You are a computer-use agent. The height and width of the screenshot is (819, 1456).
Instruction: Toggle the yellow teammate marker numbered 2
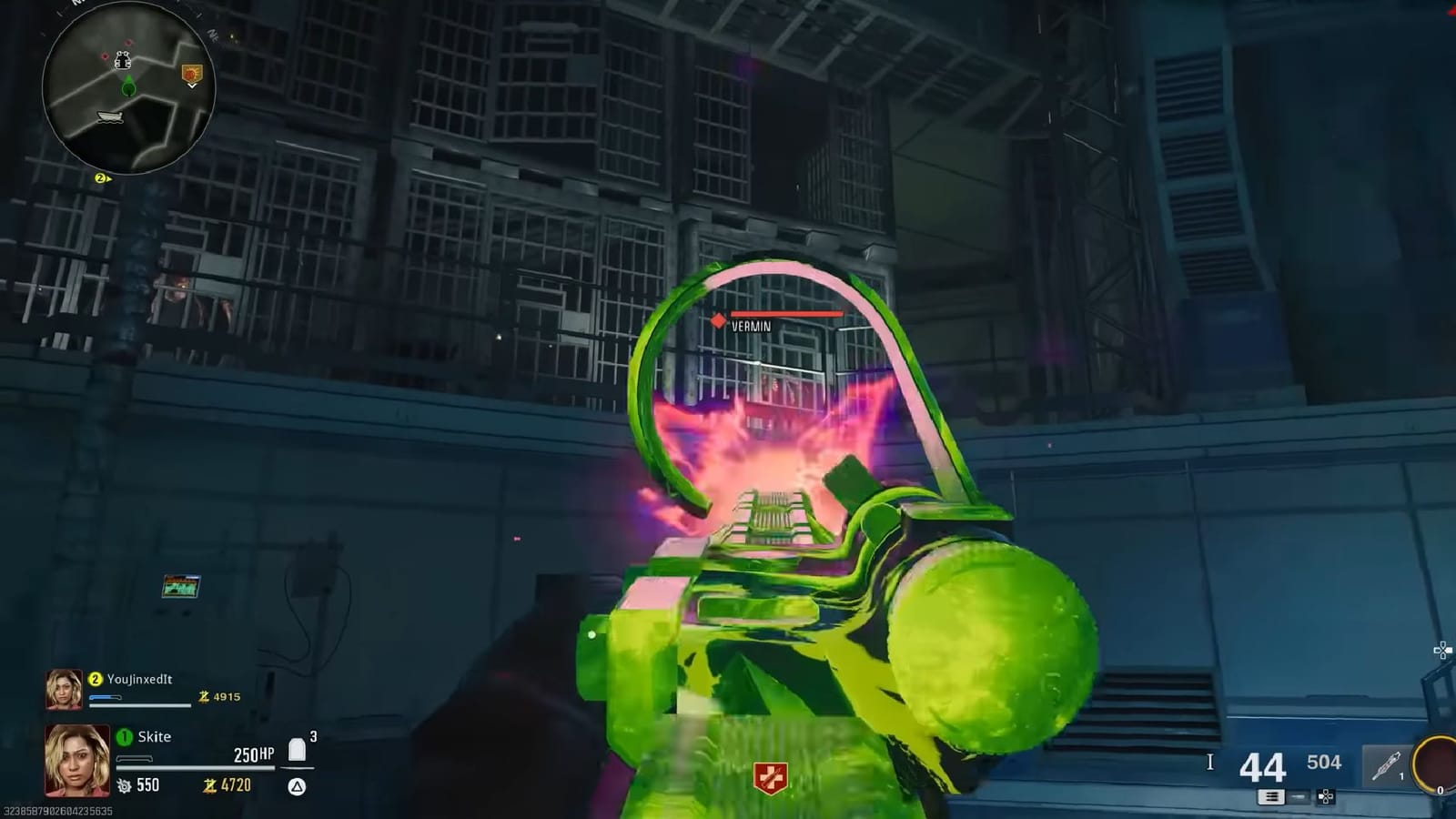101,178
